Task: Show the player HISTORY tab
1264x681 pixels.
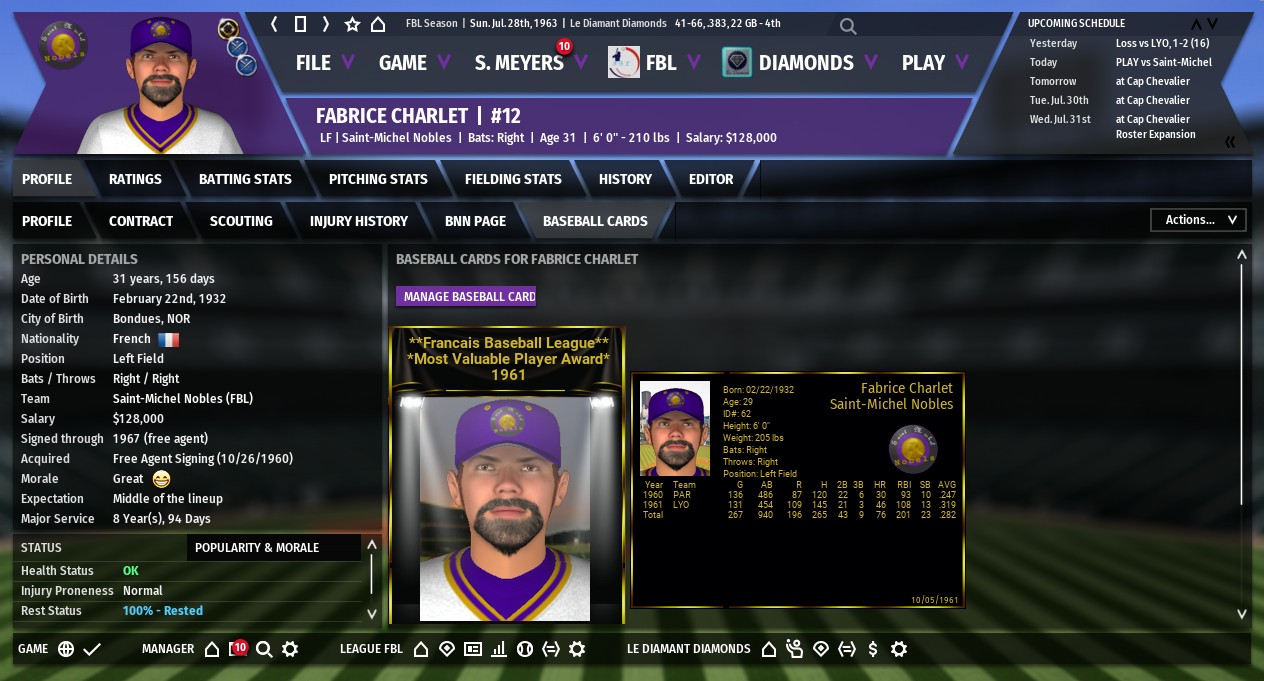Action: click(625, 179)
